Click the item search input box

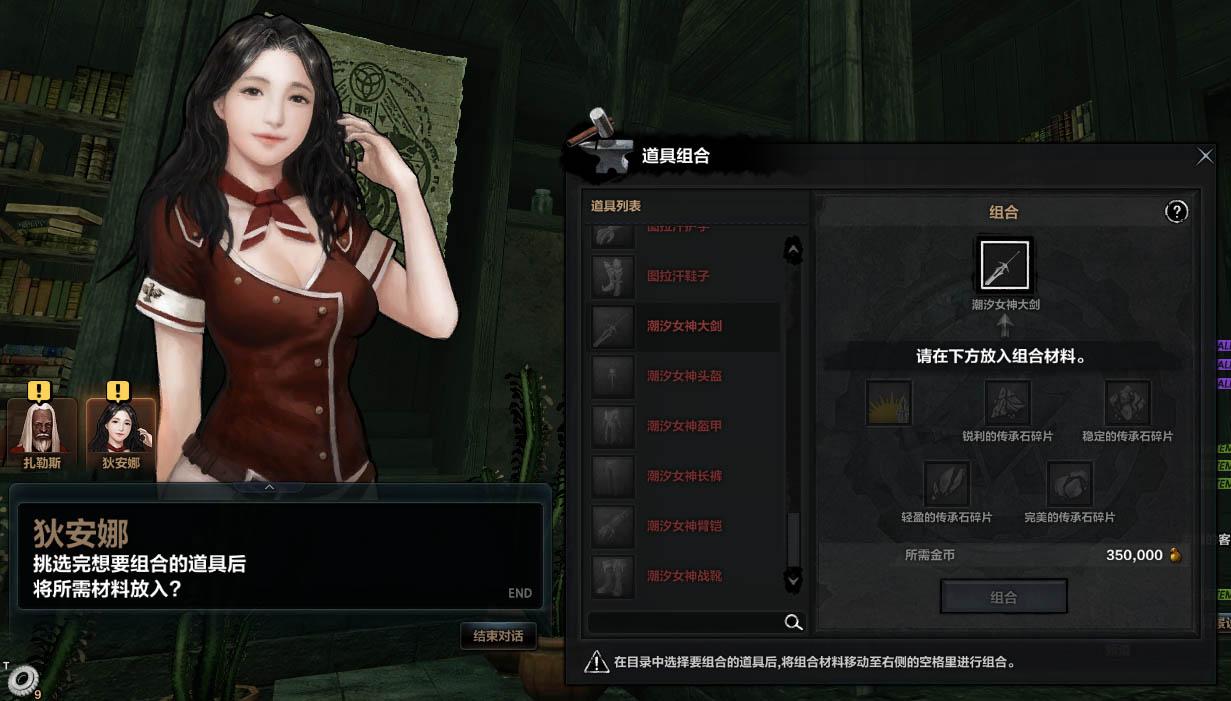[x=685, y=623]
